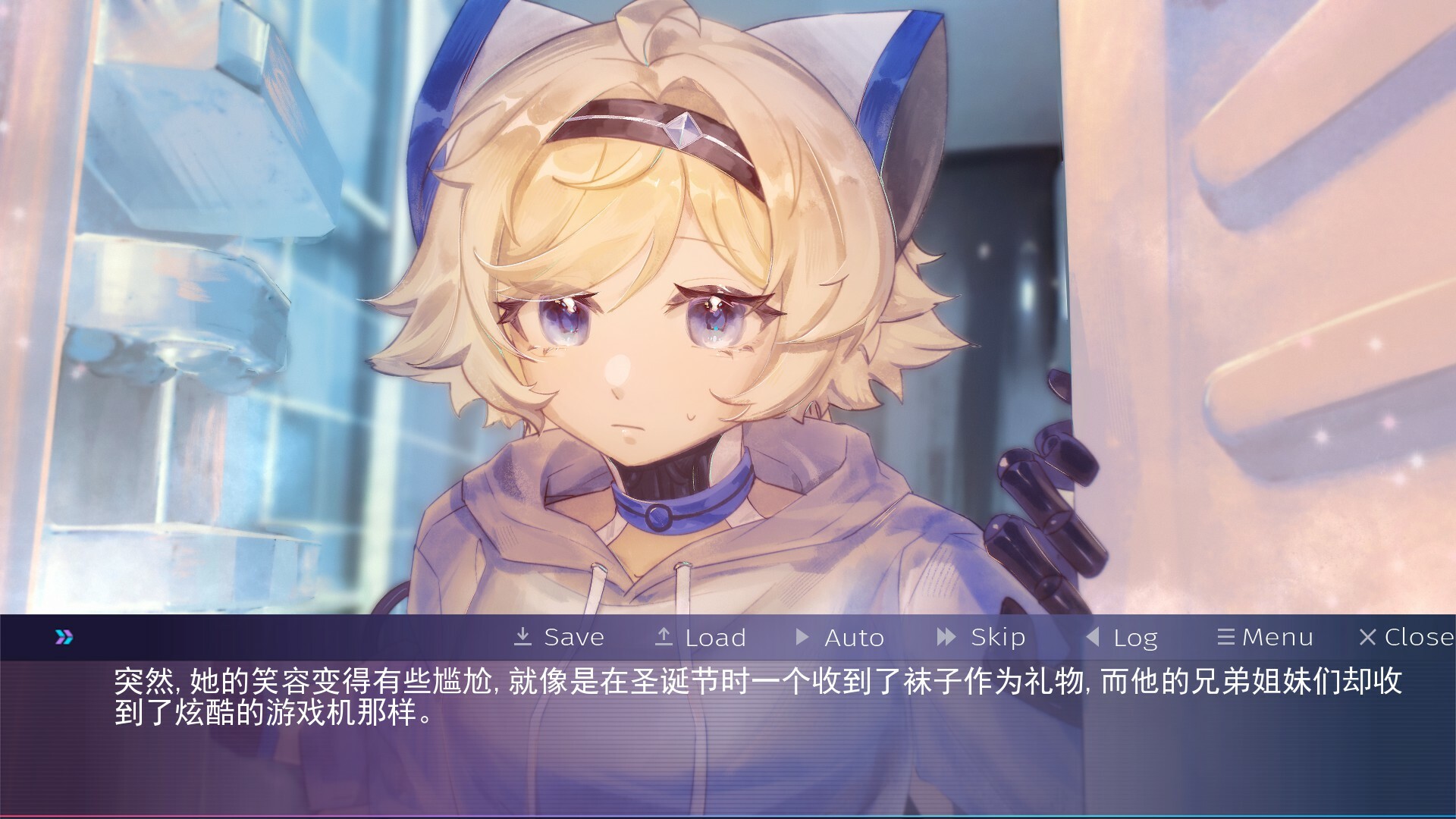Save the game progress
This screenshot has height=819, width=1456.
click(559, 637)
